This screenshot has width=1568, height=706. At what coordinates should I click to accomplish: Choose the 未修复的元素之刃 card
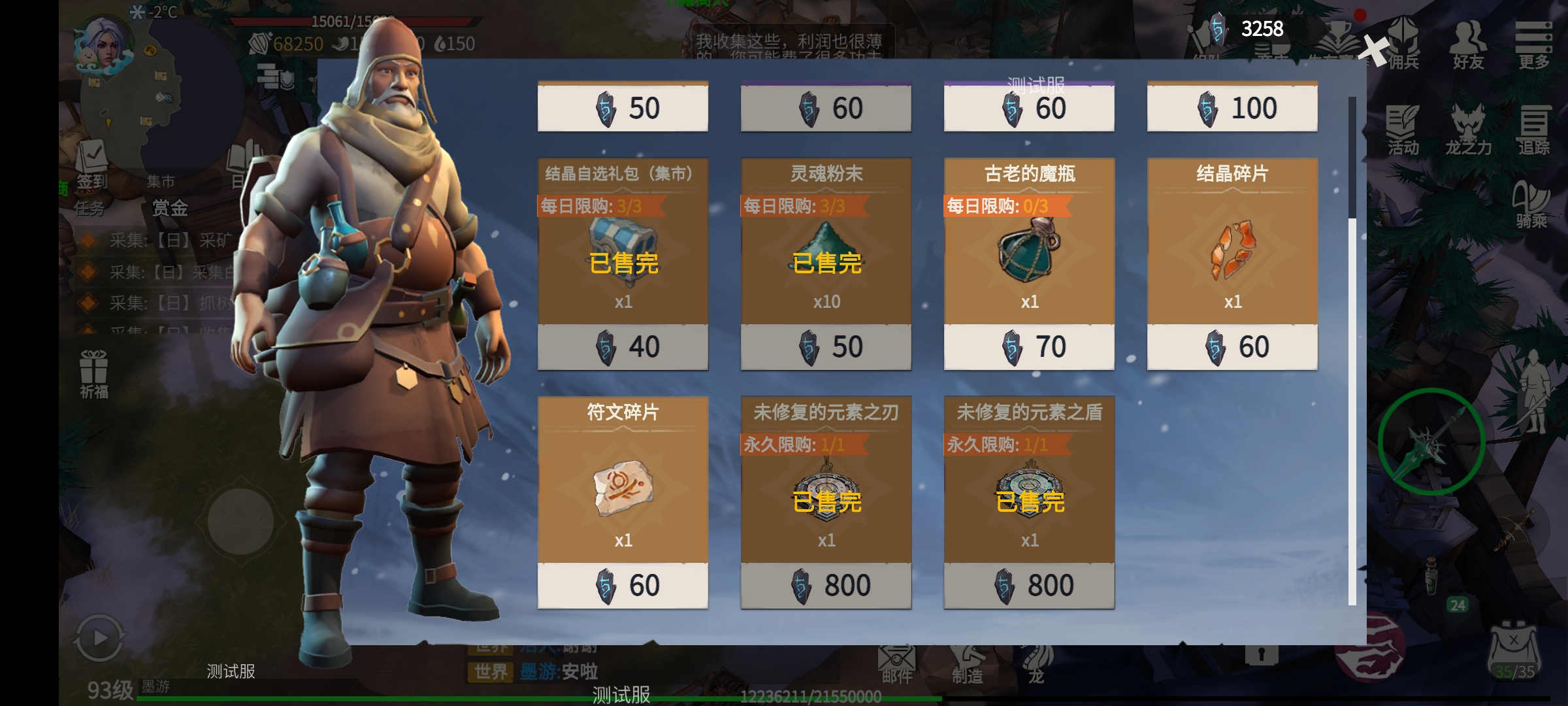point(826,501)
